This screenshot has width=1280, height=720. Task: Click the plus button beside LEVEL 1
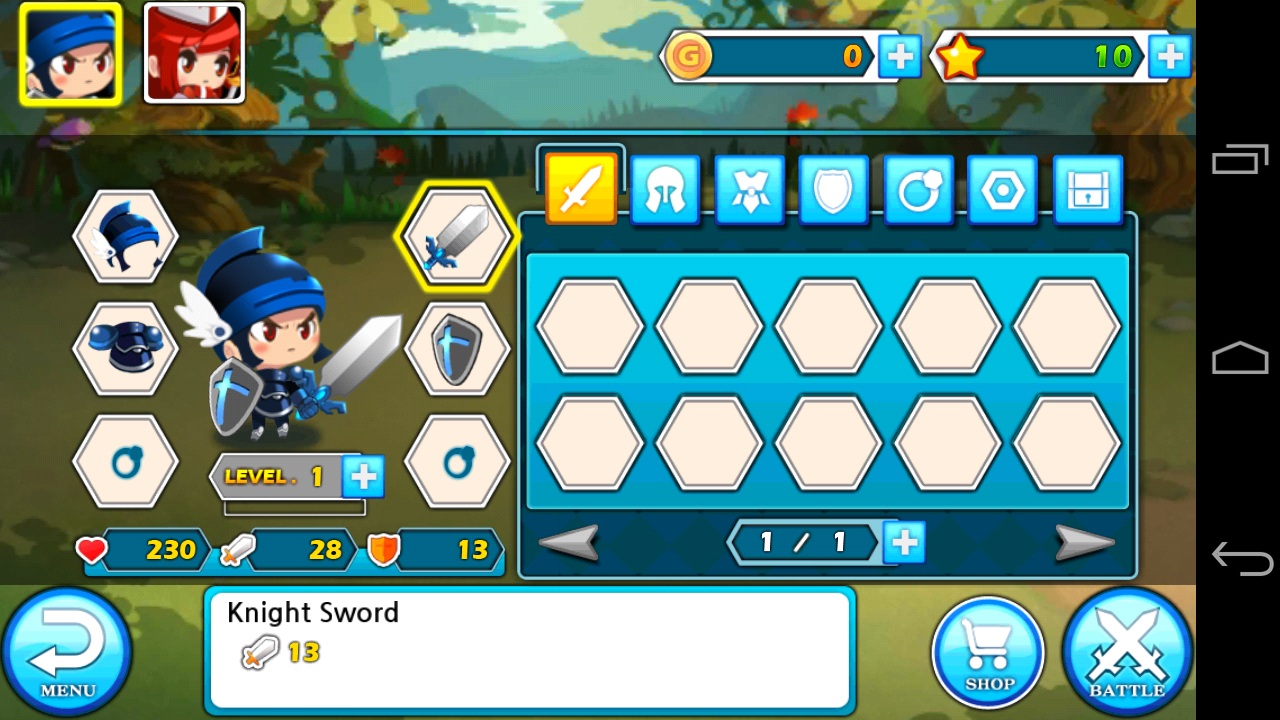(363, 477)
